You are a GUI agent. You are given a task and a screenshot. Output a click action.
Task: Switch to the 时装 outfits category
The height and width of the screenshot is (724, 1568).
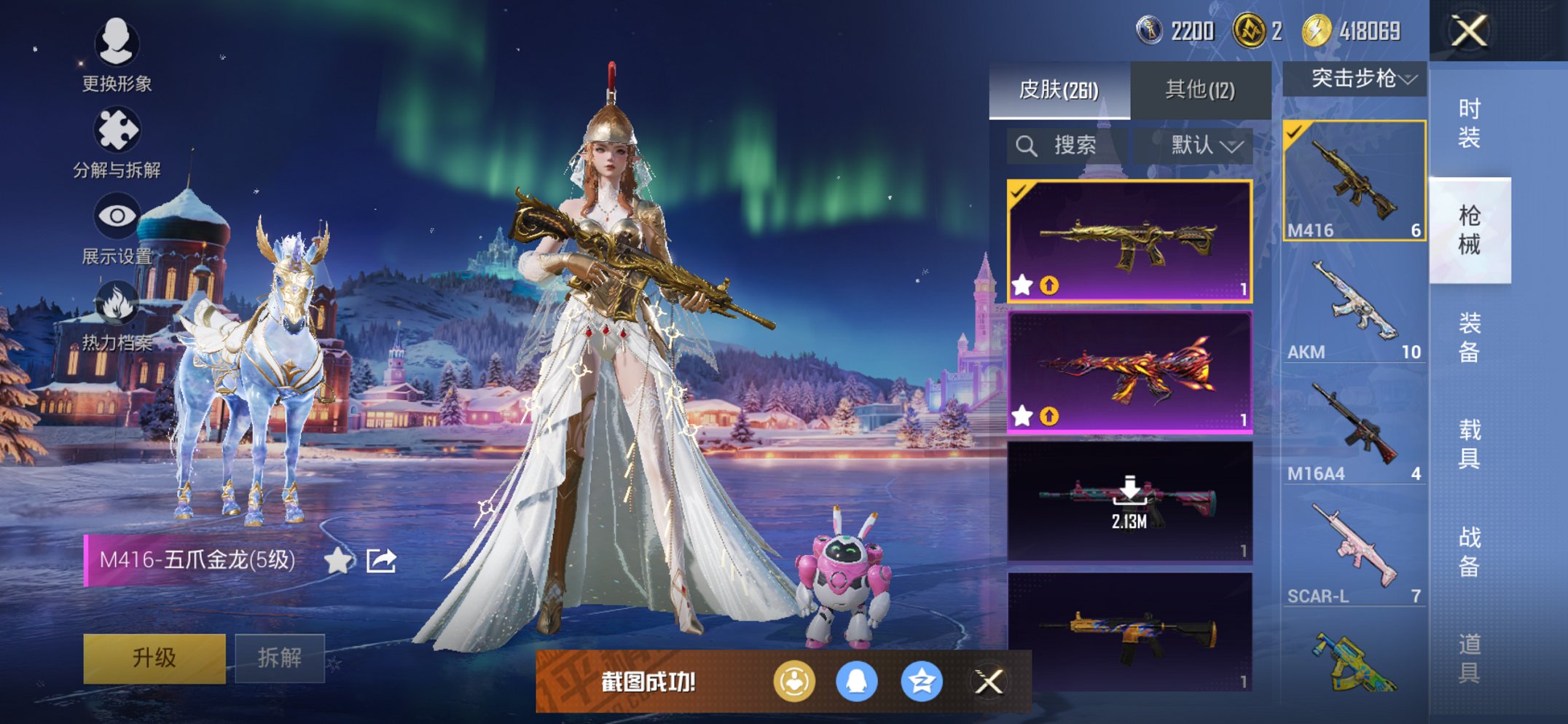tap(1469, 124)
